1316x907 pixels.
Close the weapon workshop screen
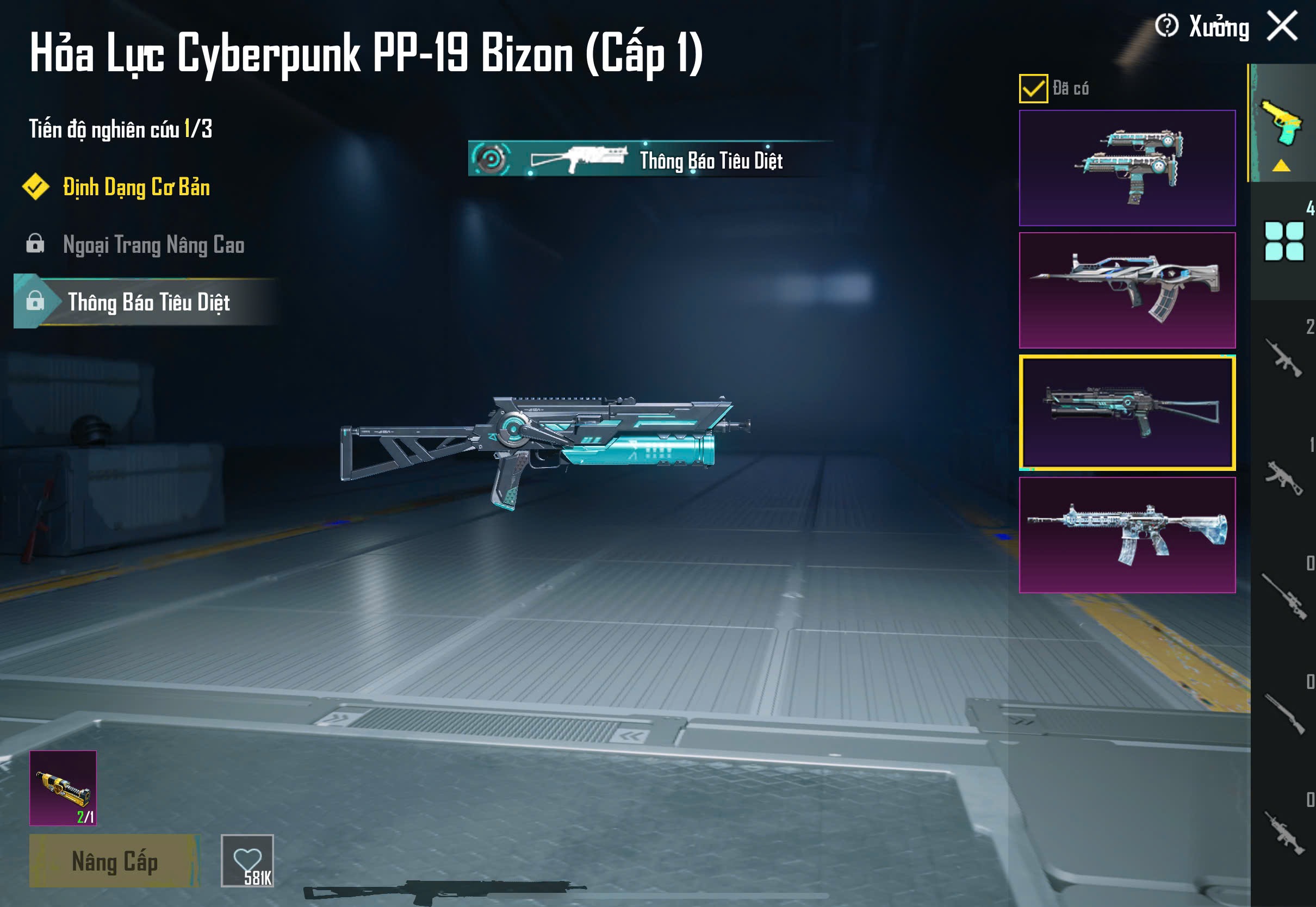coord(1282,26)
